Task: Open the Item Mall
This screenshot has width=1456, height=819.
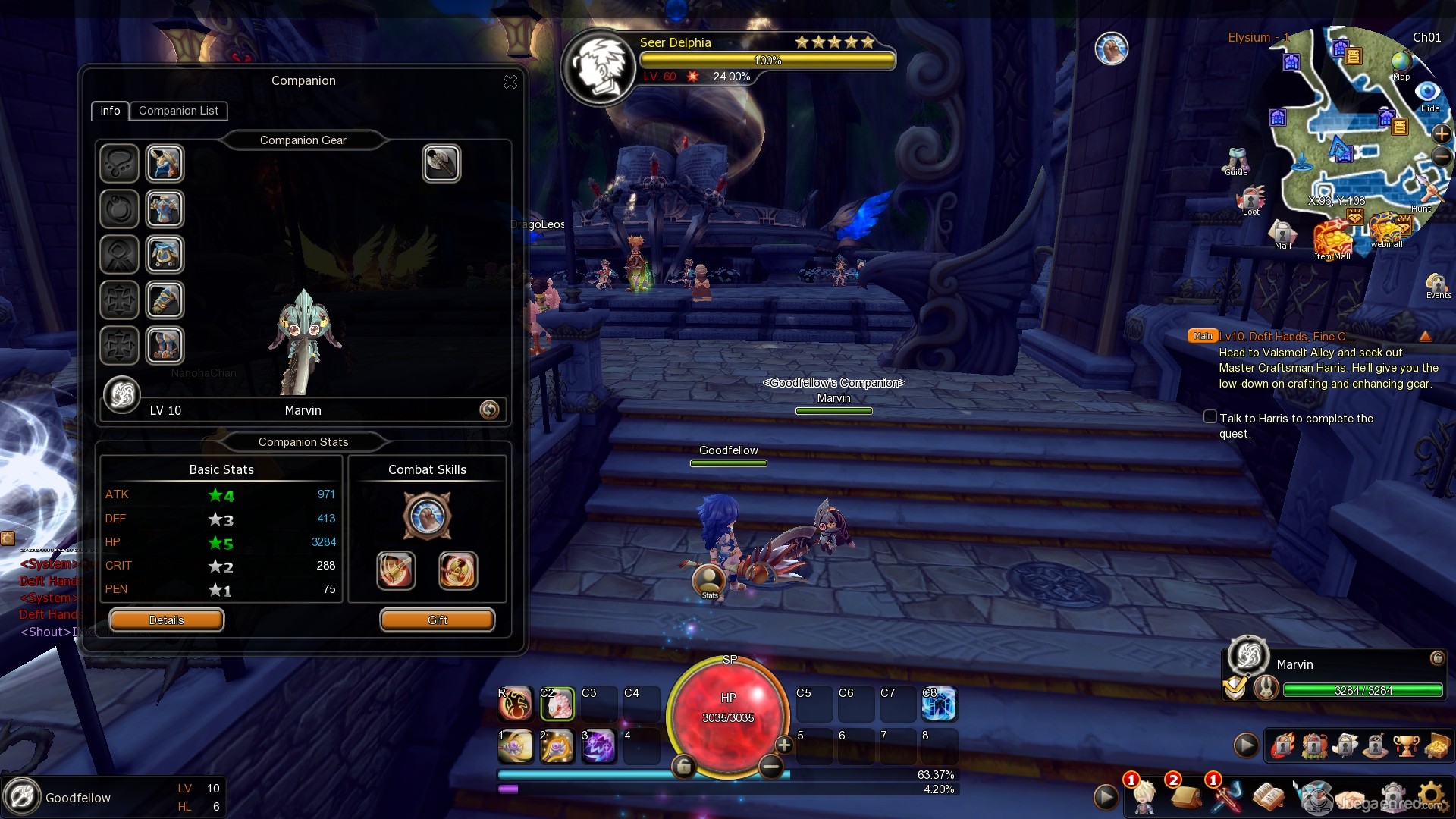Action: tap(1332, 240)
